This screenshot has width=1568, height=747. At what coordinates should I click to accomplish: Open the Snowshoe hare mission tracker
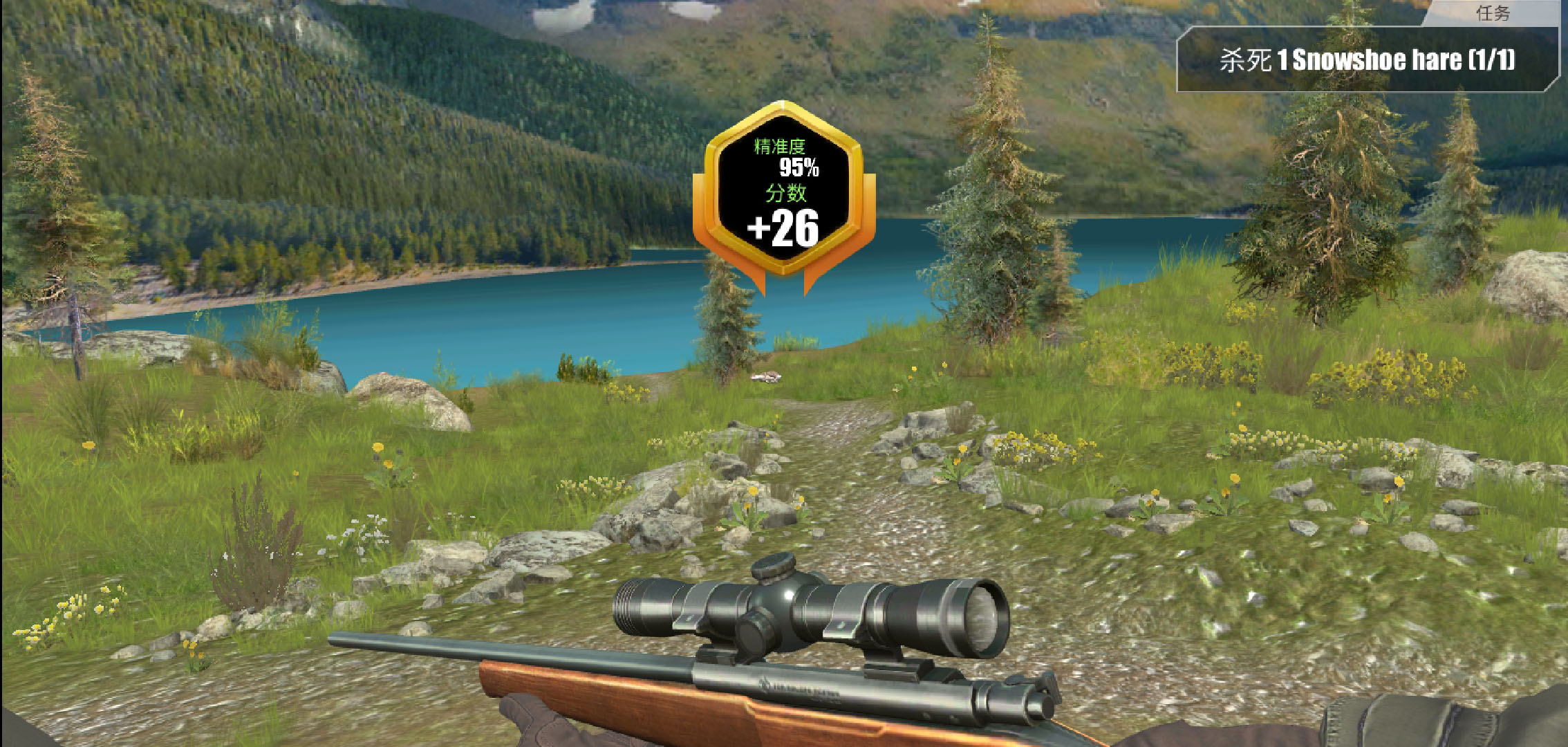(1368, 62)
